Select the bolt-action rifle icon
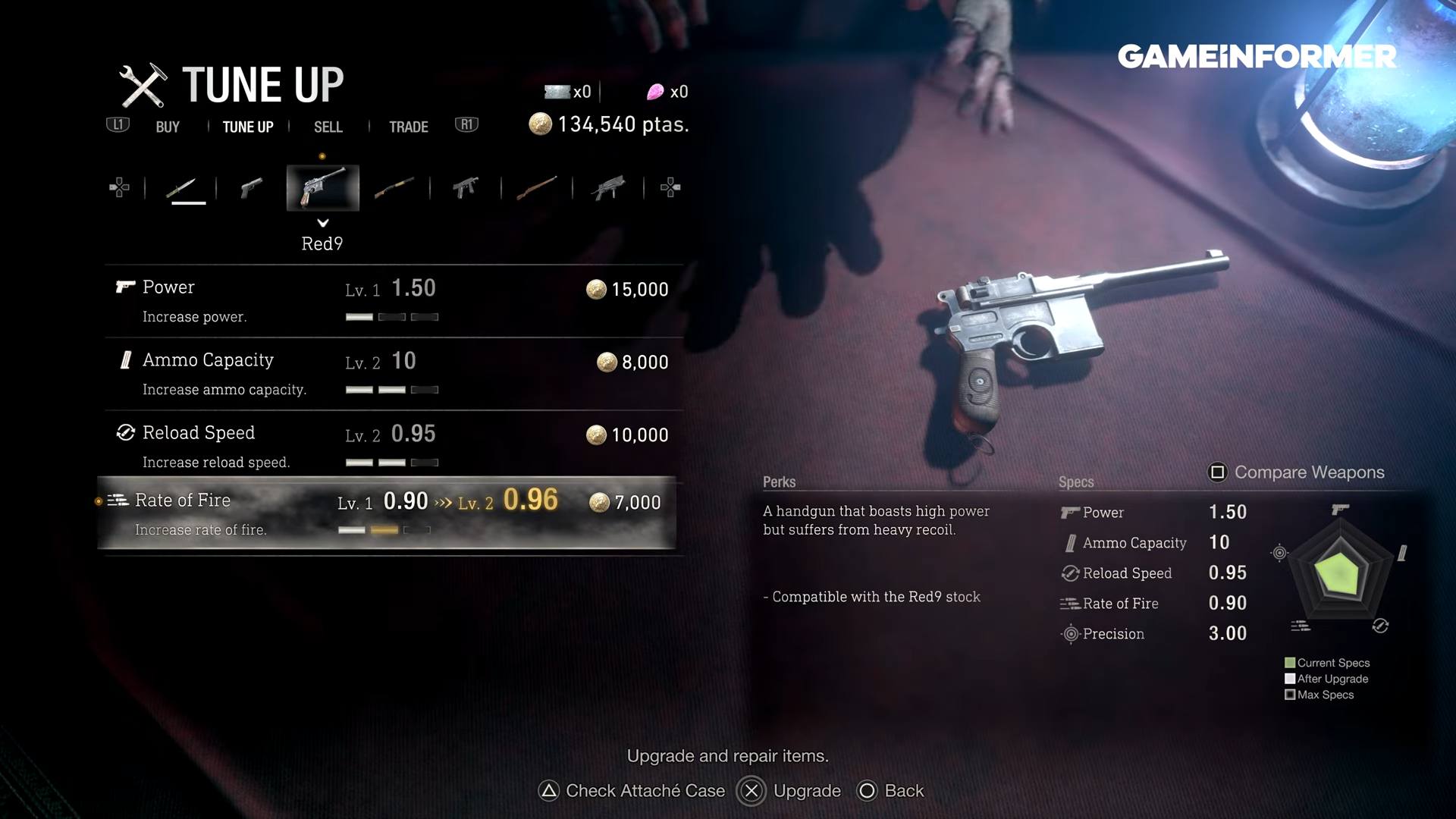The image size is (1456, 819). [x=537, y=187]
